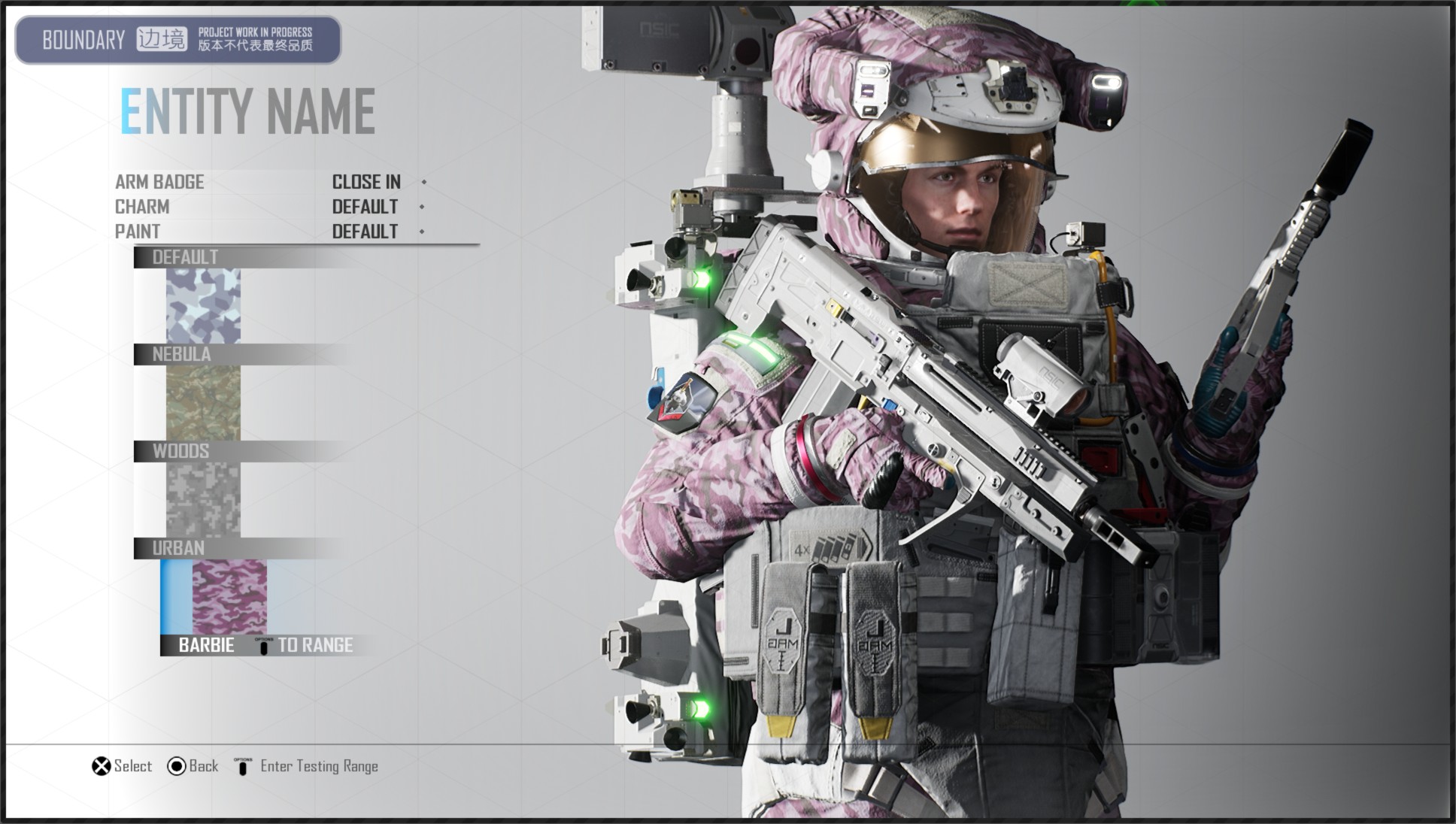Open the CHARM dropdown set to DEFAULT
This screenshot has height=824, width=1456.
pyautogui.click(x=364, y=207)
